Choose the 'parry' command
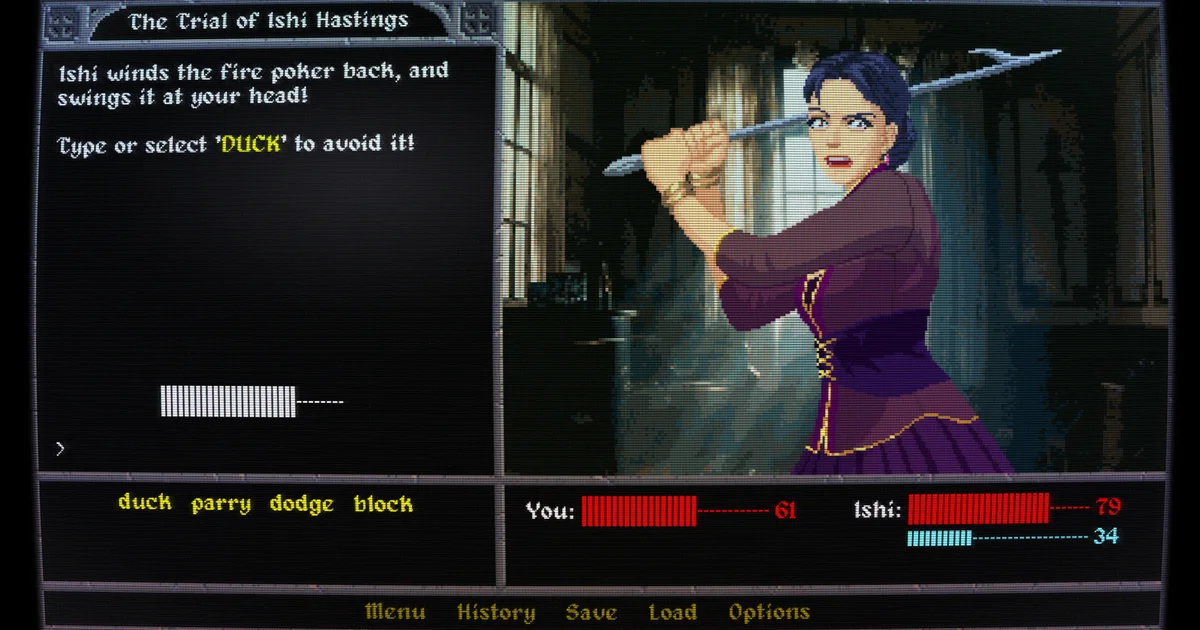This screenshot has width=1200, height=630. click(221, 504)
